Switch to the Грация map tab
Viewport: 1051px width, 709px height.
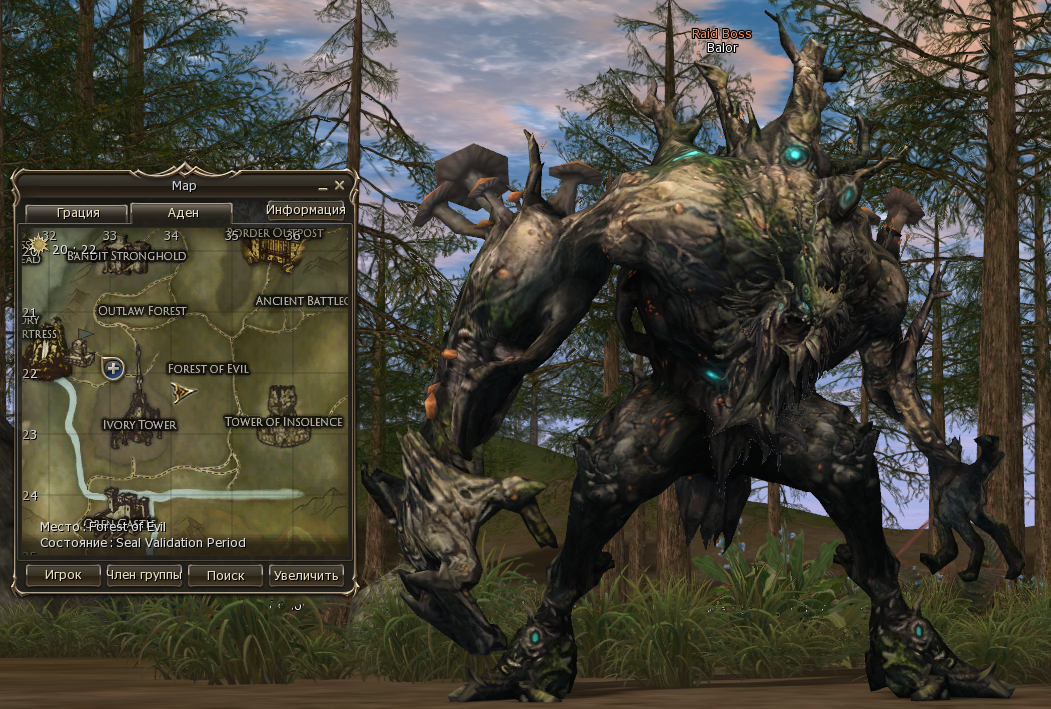coord(77,213)
